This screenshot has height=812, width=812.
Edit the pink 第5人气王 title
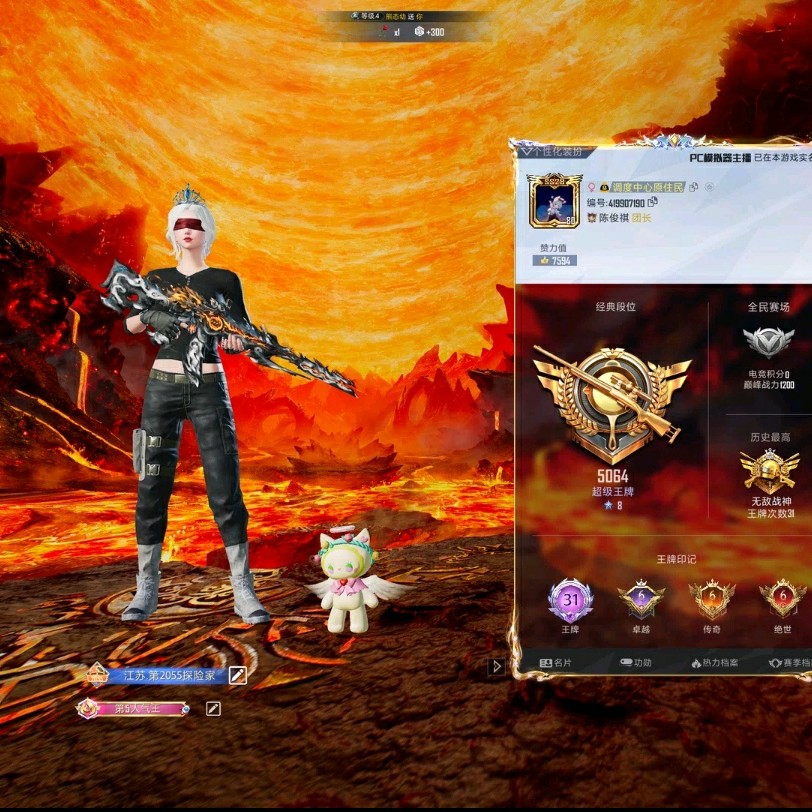(213, 709)
